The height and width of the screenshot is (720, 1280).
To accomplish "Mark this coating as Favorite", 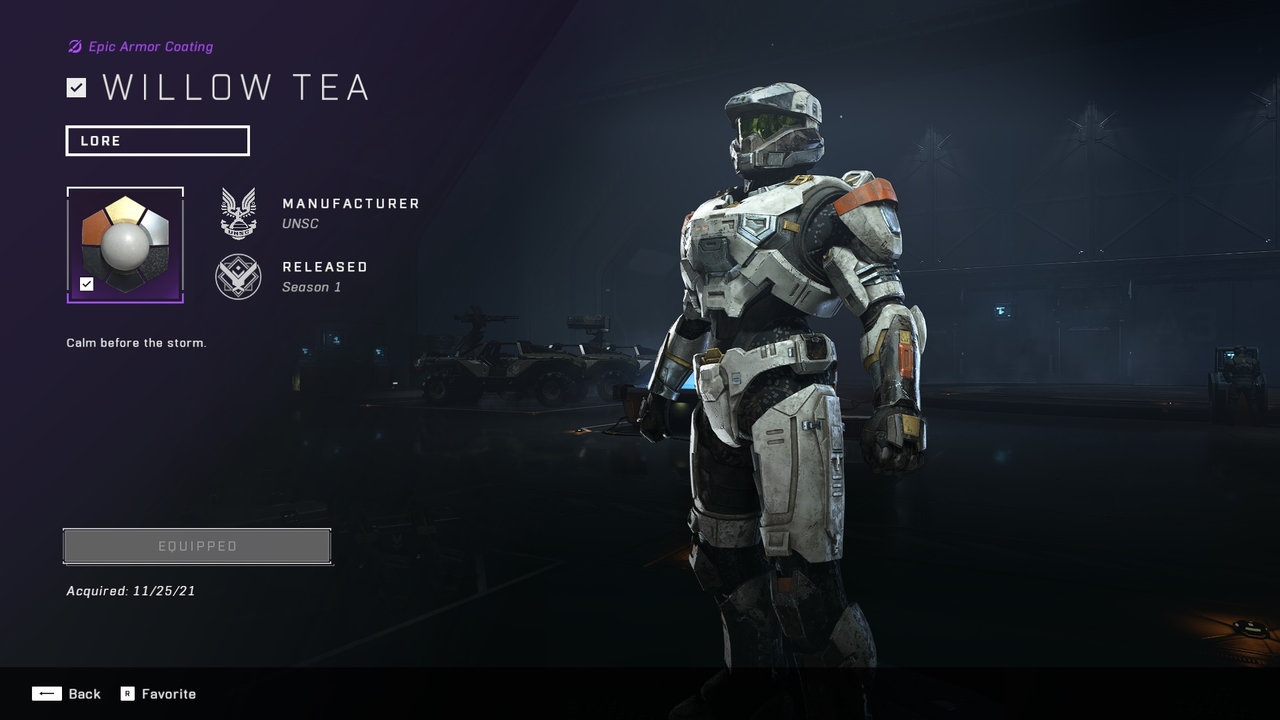I will 158,694.
